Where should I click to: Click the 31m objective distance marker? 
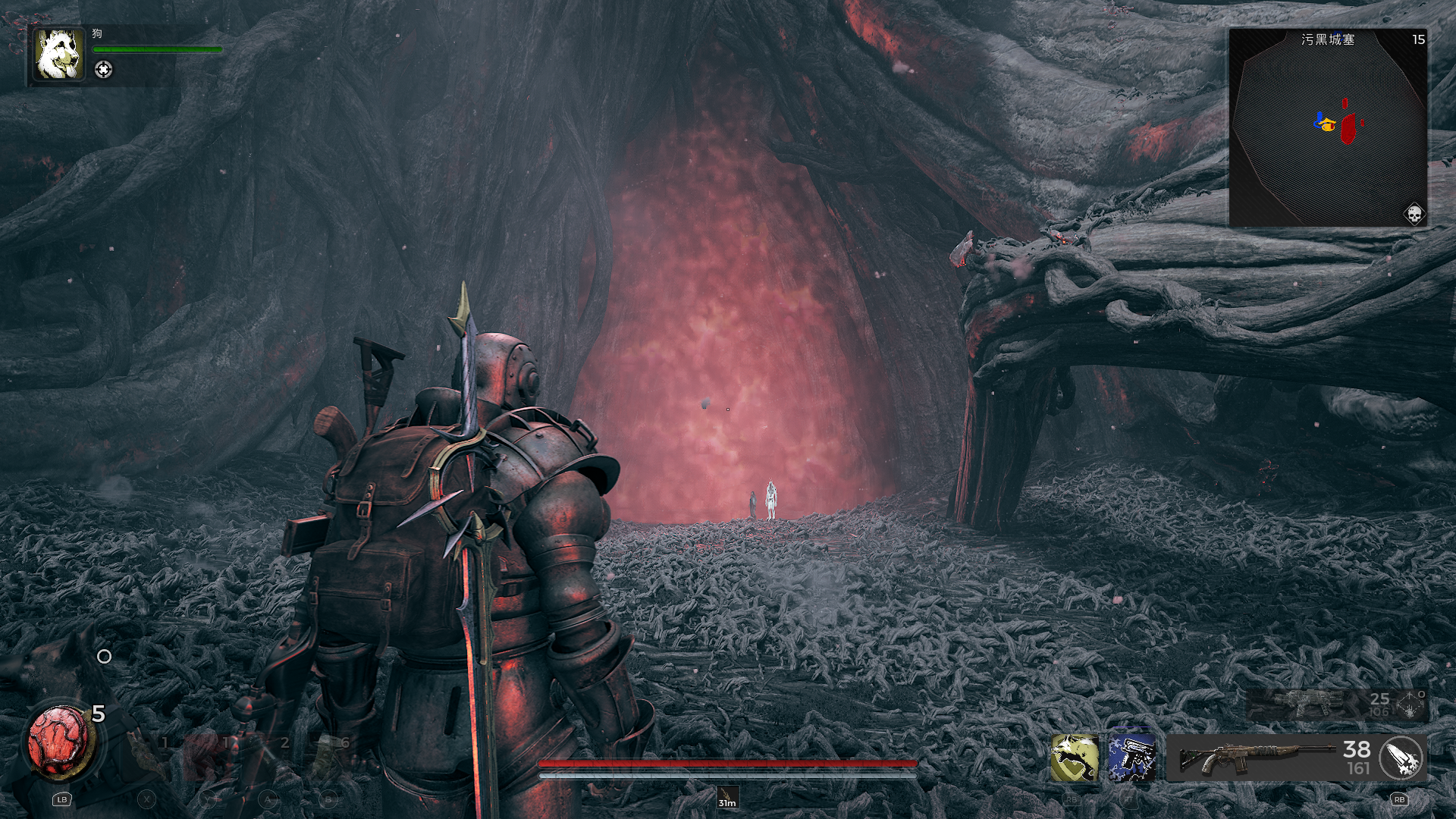[x=727, y=797]
